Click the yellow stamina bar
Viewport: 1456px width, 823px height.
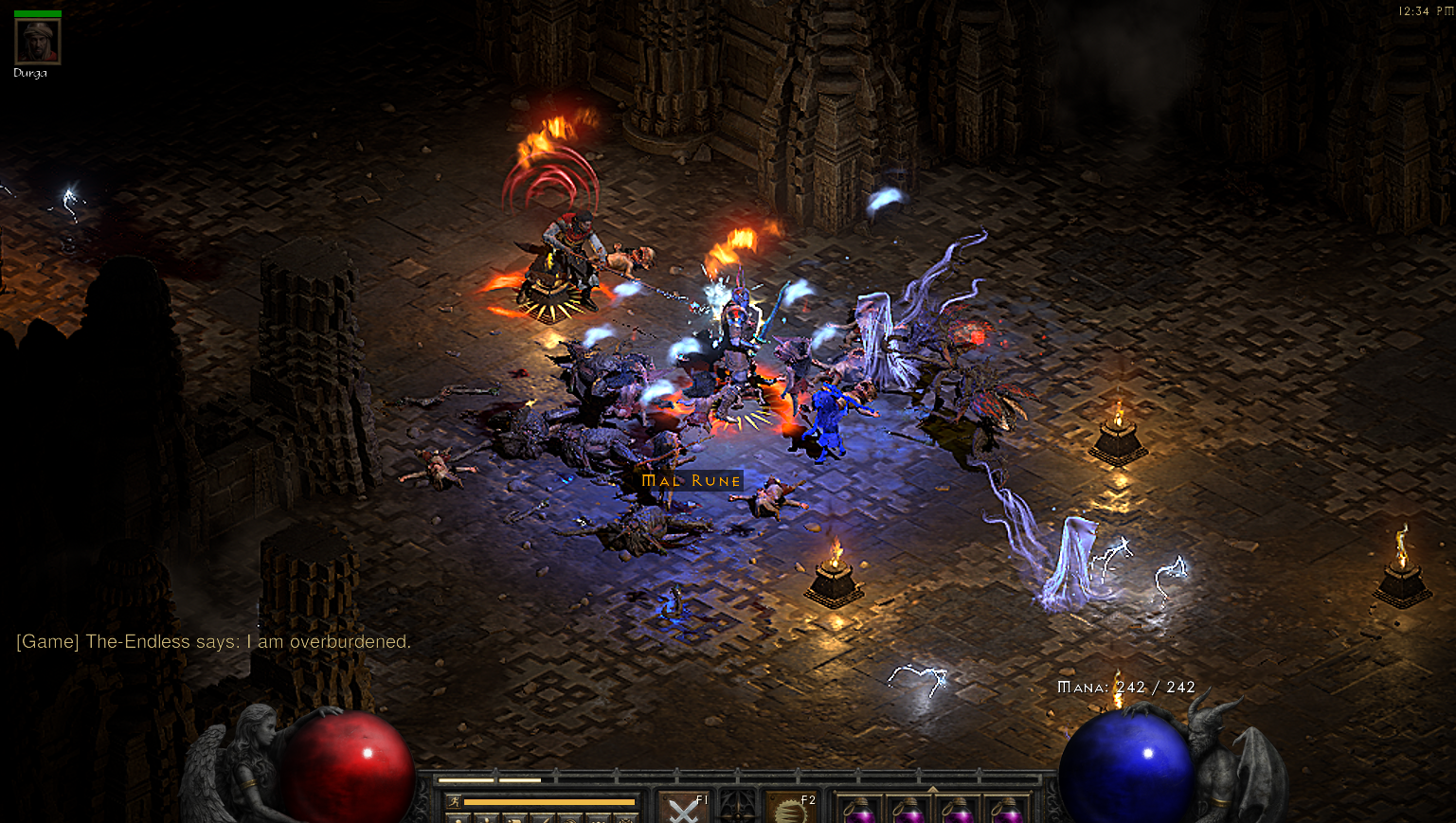click(x=549, y=801)
